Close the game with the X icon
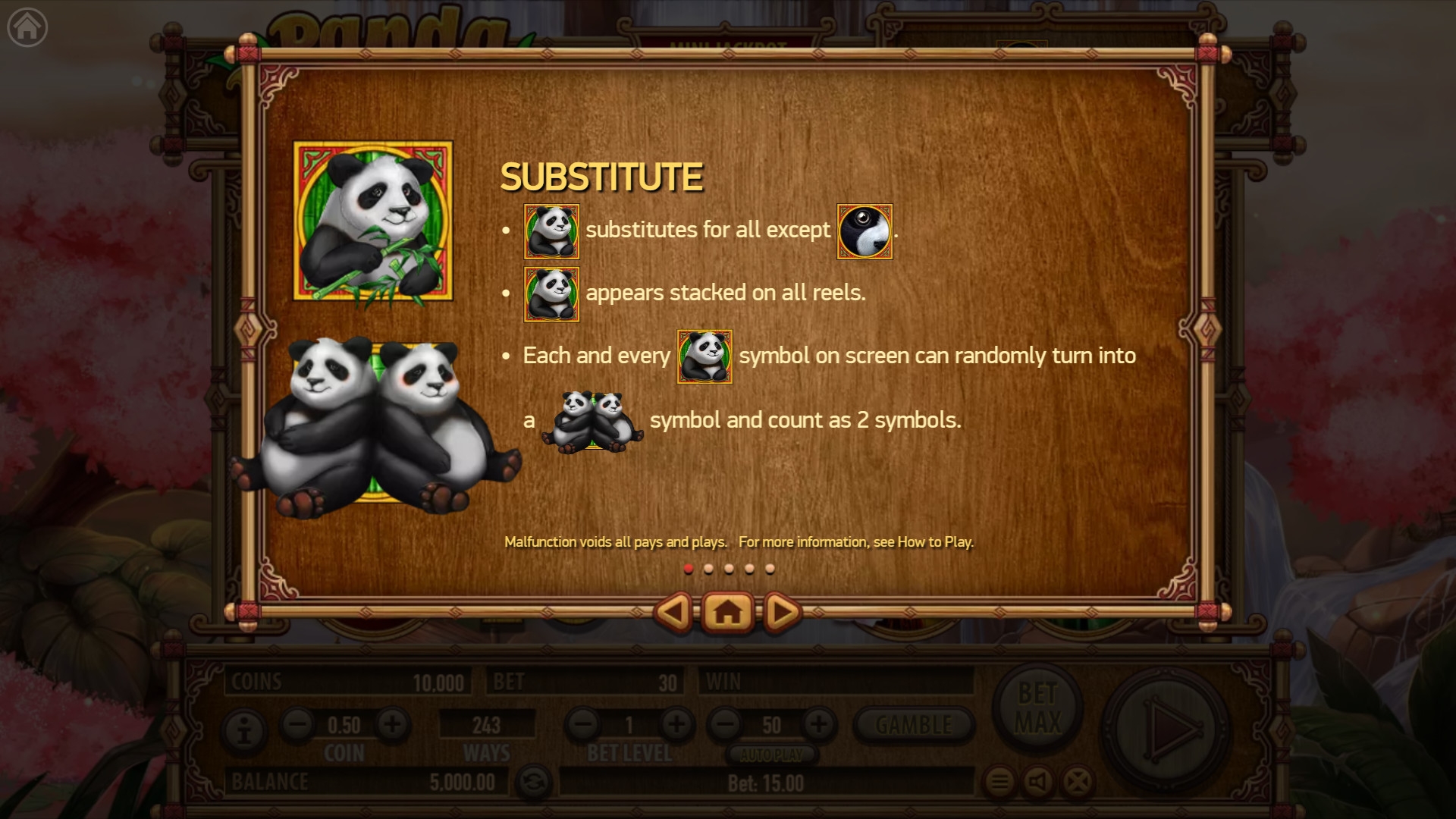1456x819 pixels. [1078, 781]
